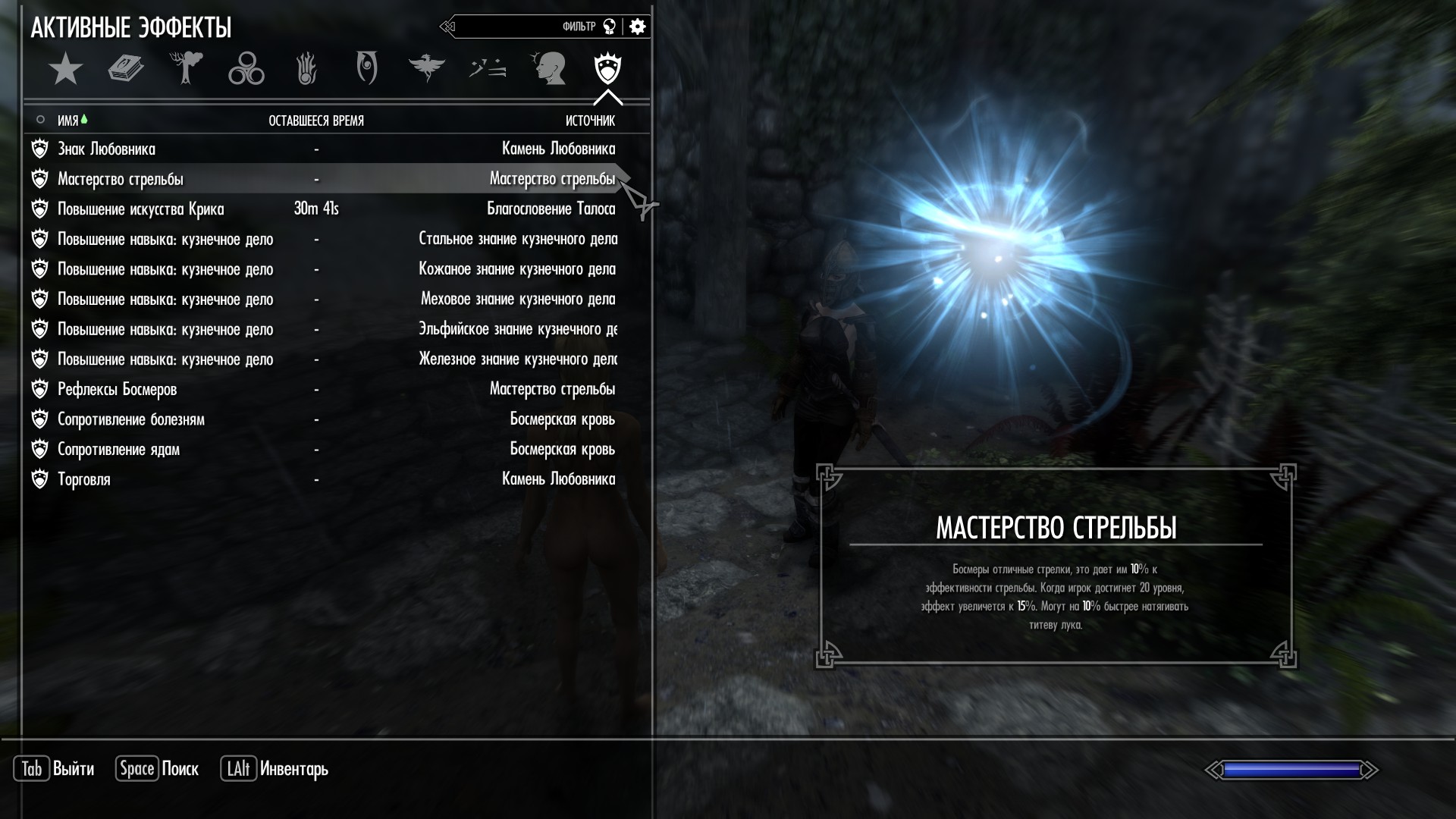
Task: Switch to the spell book category tab
Action: [x=126, y=69]
